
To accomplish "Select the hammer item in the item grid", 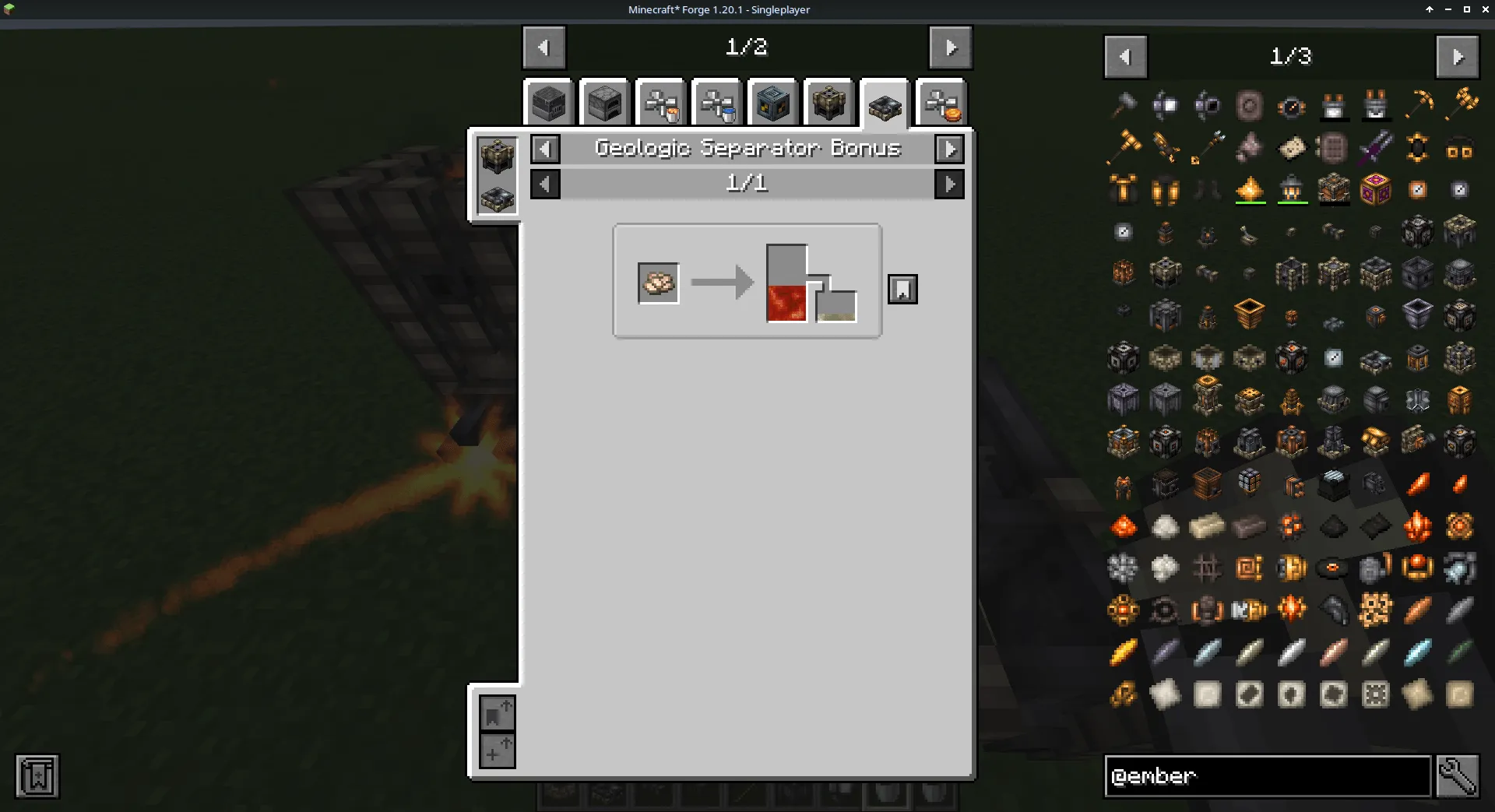I will point(1124,105).
